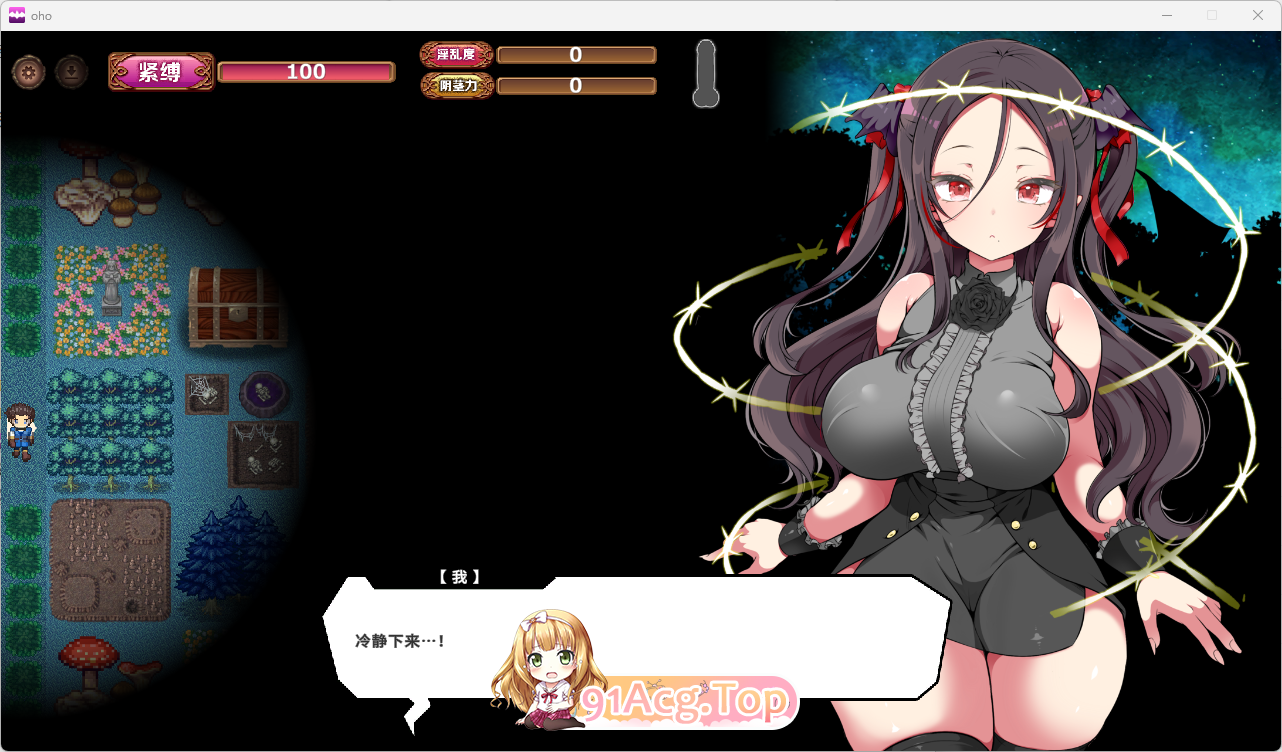Click the skip/download circular icon beside settings
Viewport: 1282px width, 752px height.
70,71
